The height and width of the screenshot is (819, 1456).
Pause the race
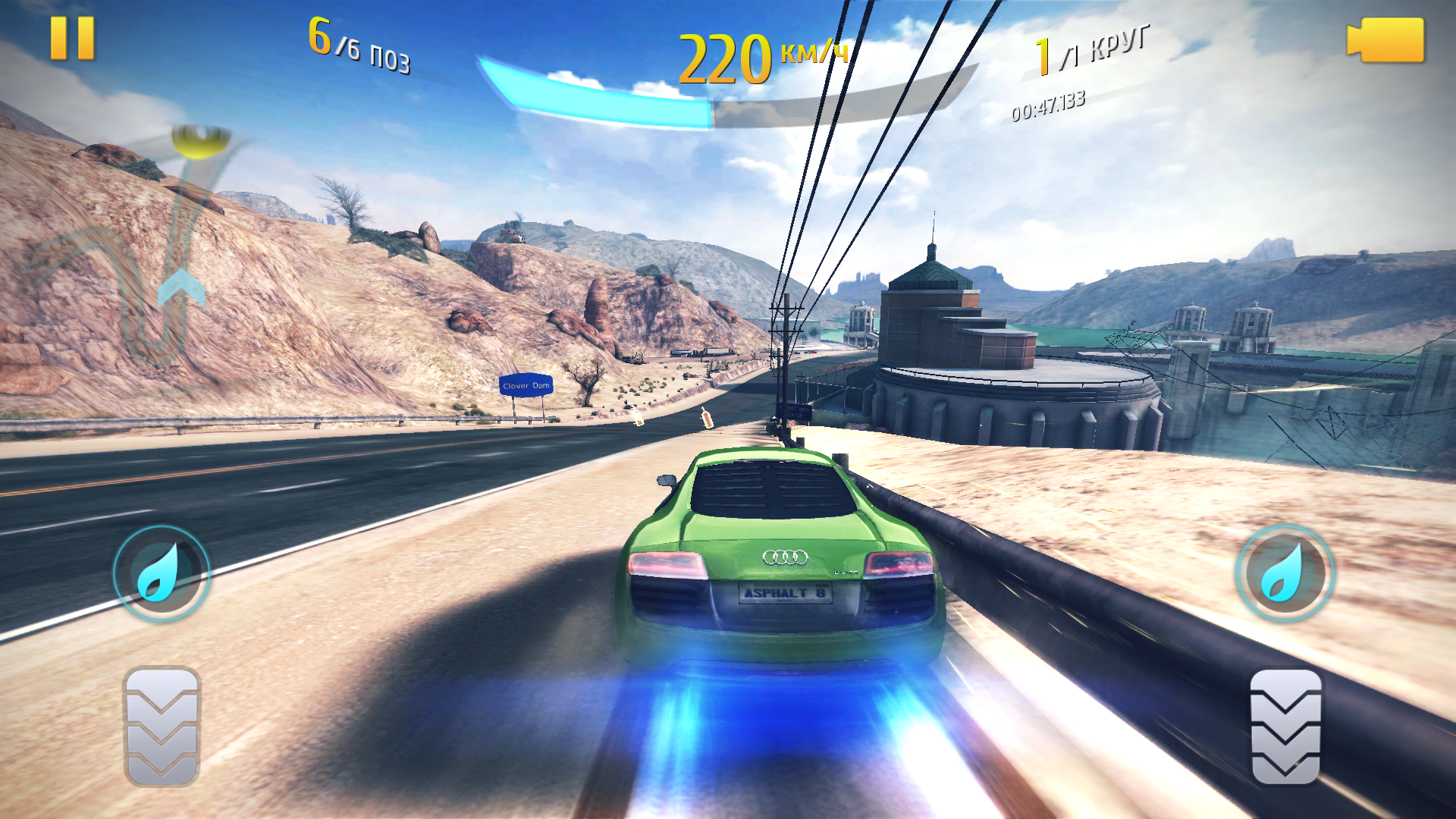72,38
